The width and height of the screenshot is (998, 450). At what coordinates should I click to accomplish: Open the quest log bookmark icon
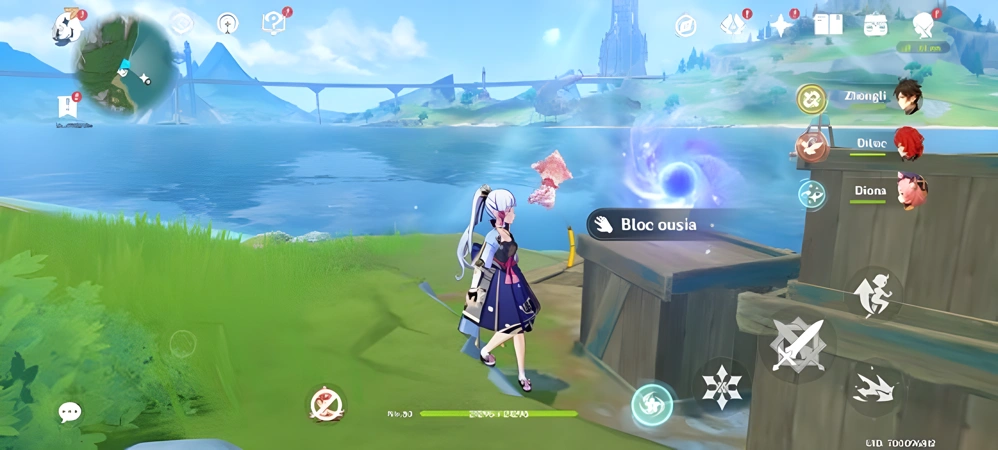point(68,106)
